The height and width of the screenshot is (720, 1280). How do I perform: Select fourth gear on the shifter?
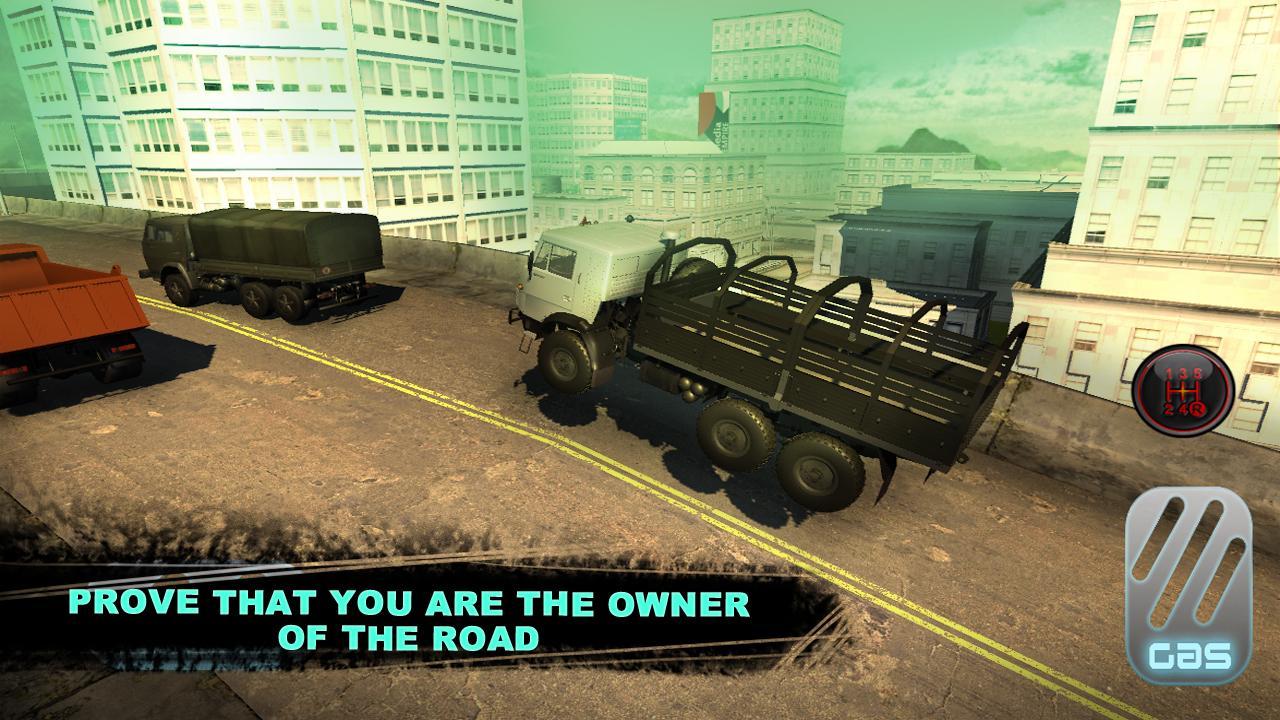[x=1185, y=409]
